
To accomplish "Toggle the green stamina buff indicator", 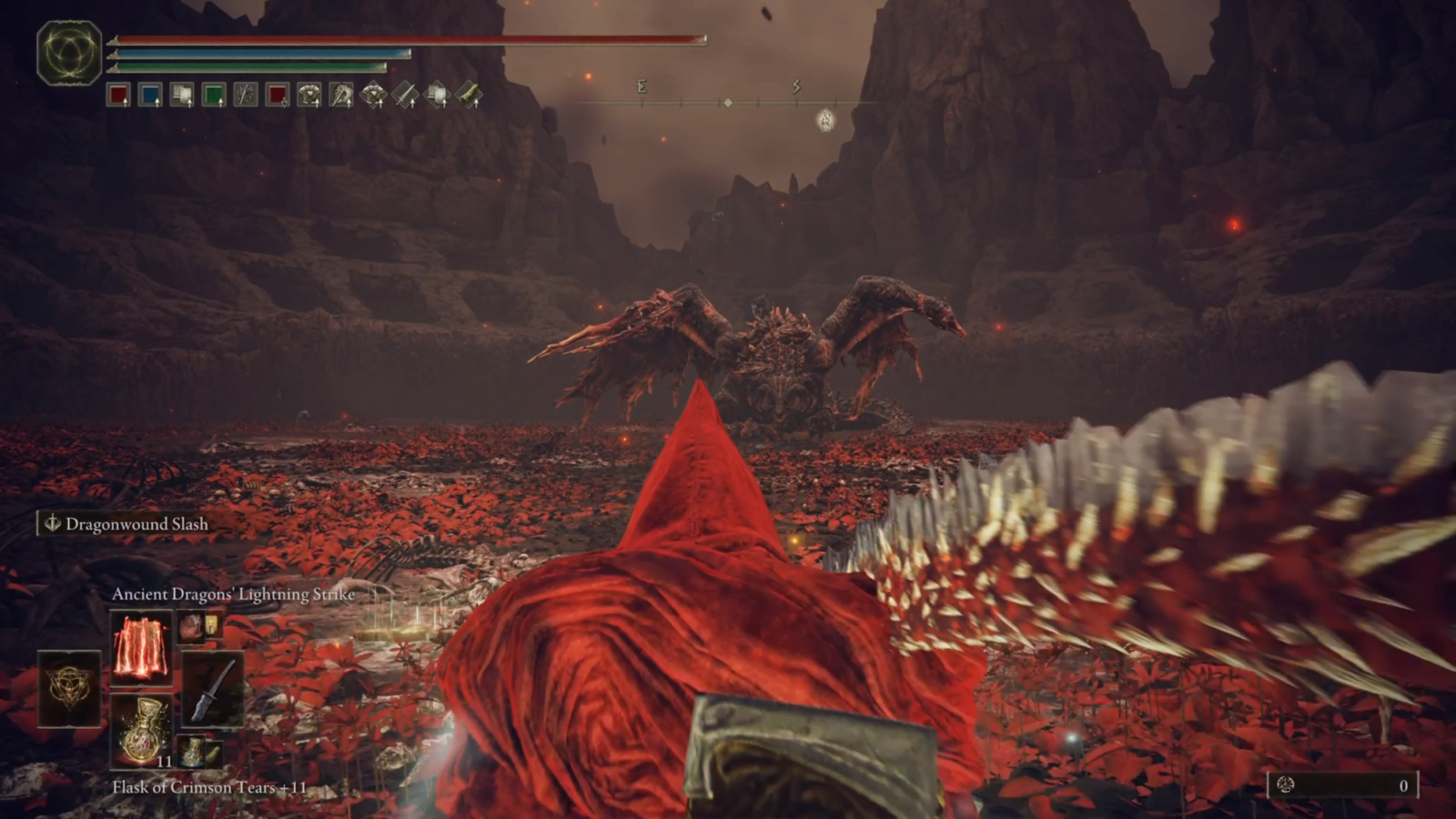I will click(212, 96).
